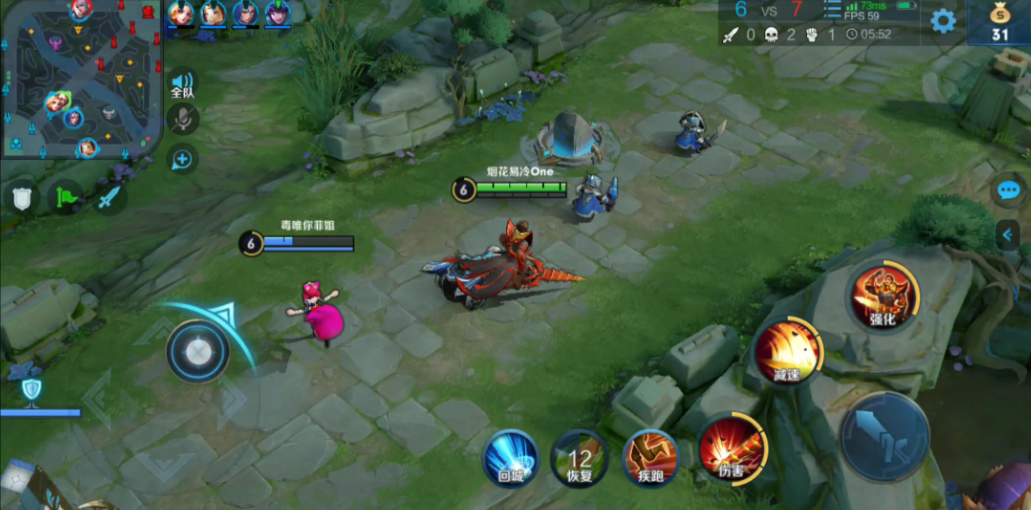1031x510 pixels.
Task: Send the green flag gather signal
Action: (65, 197)
